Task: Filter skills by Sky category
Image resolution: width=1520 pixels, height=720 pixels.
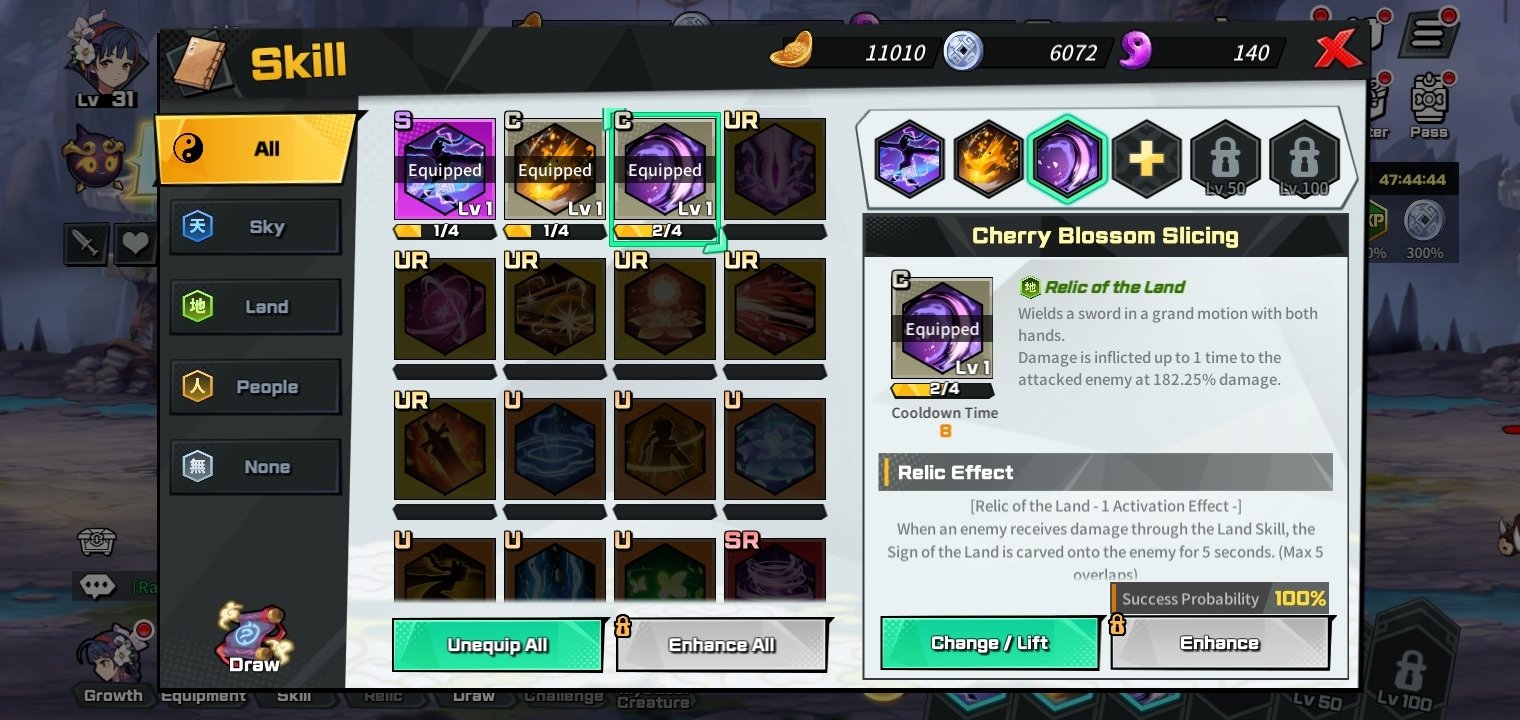Action: [256, 227]
